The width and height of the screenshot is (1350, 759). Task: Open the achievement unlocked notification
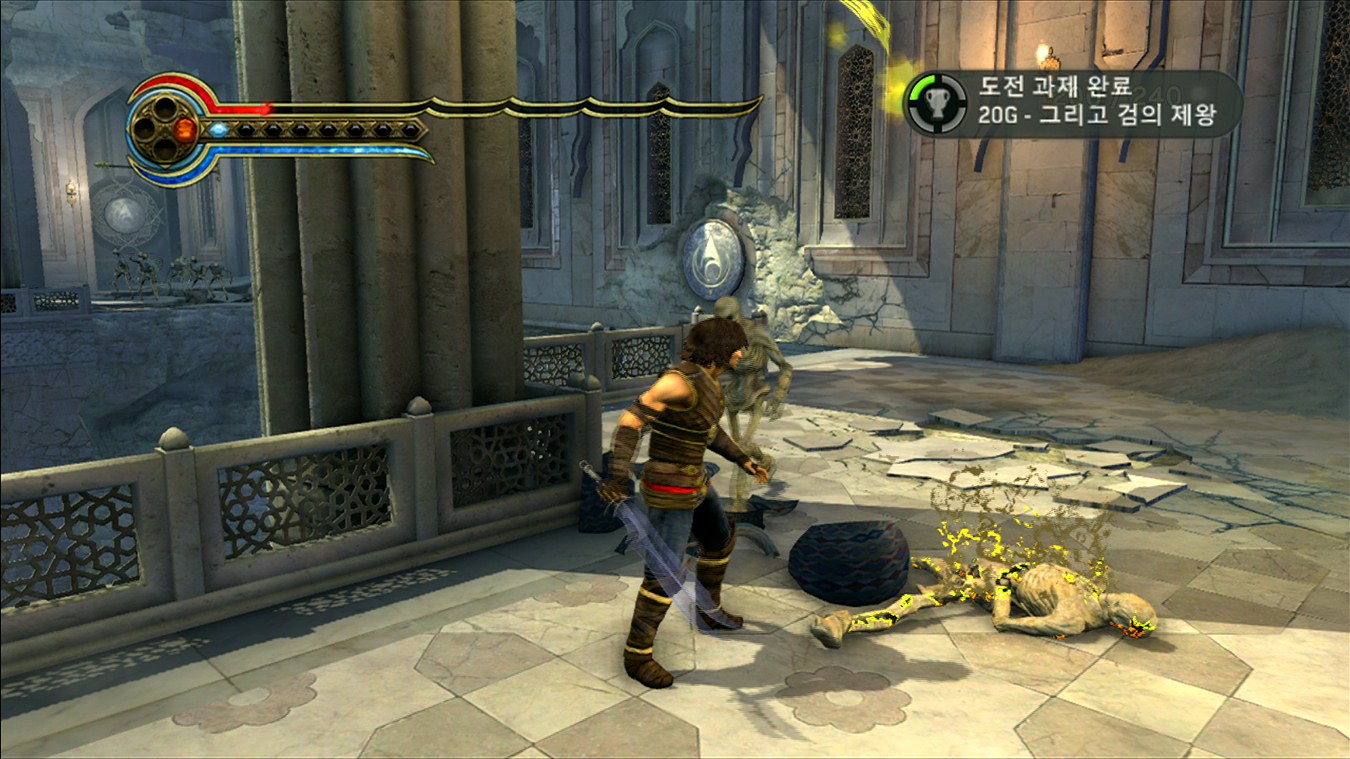click(1072, 103)
